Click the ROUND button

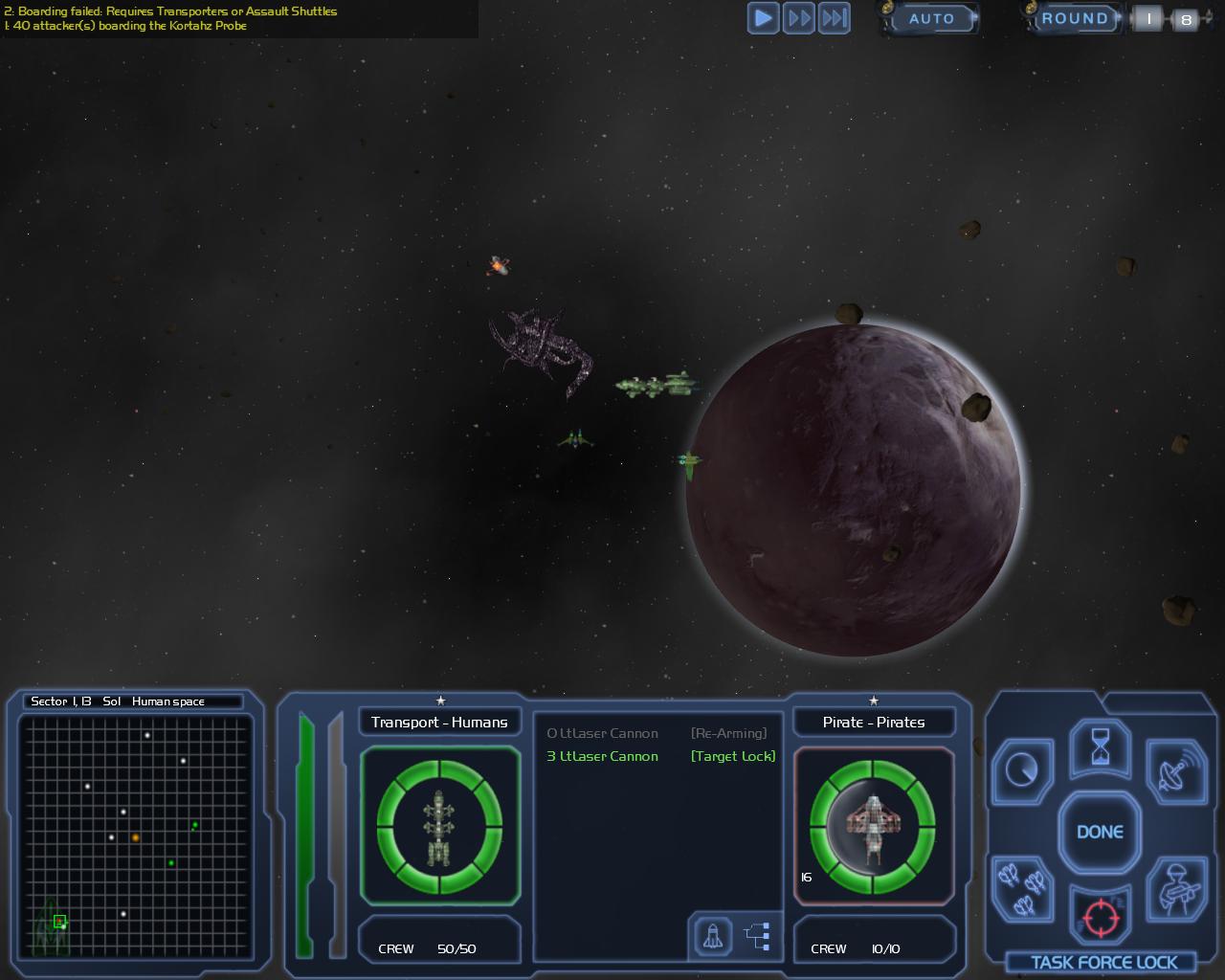click(1074, 18)
